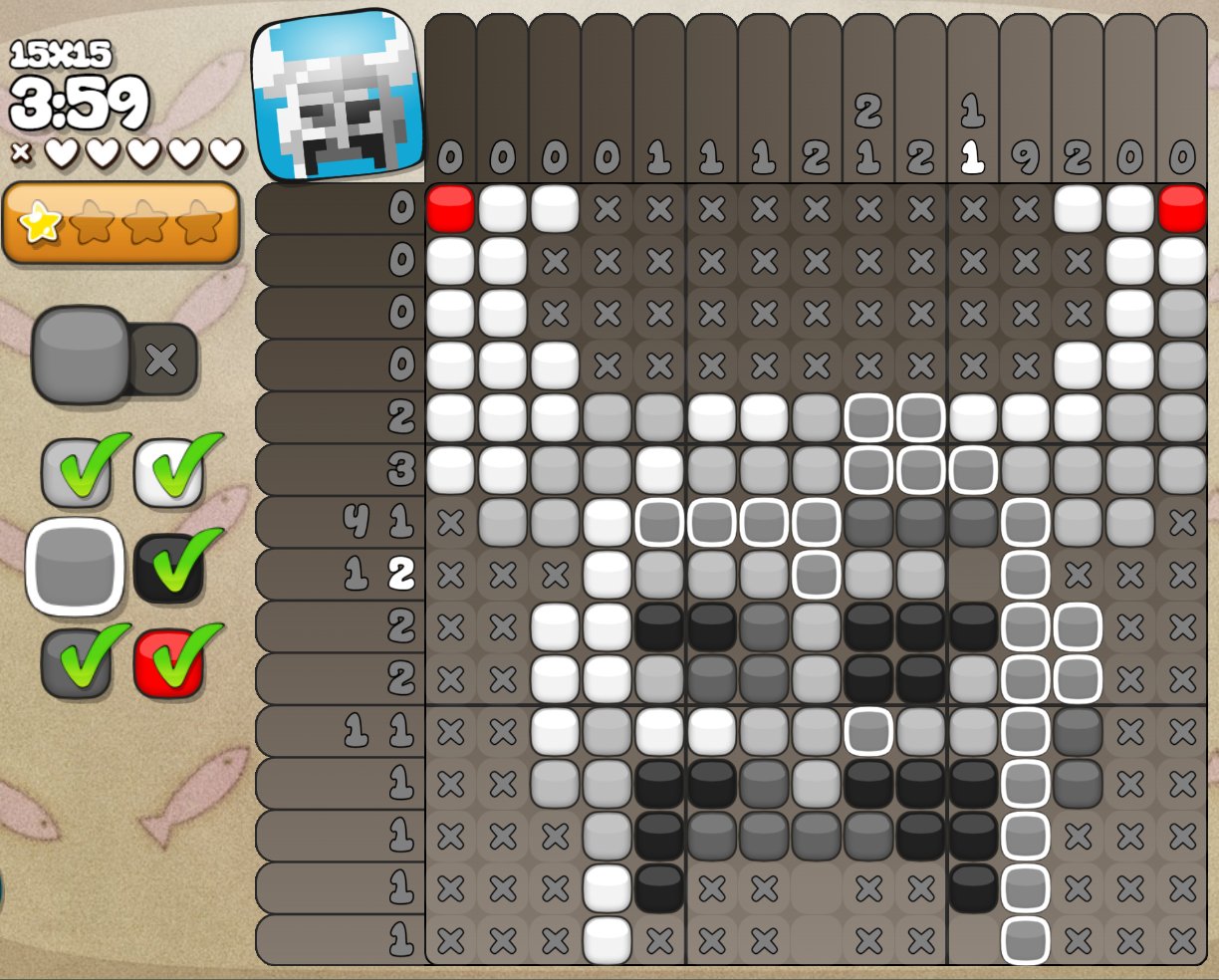
Task: Pick the white color swatch
Action: click(168, 471)
